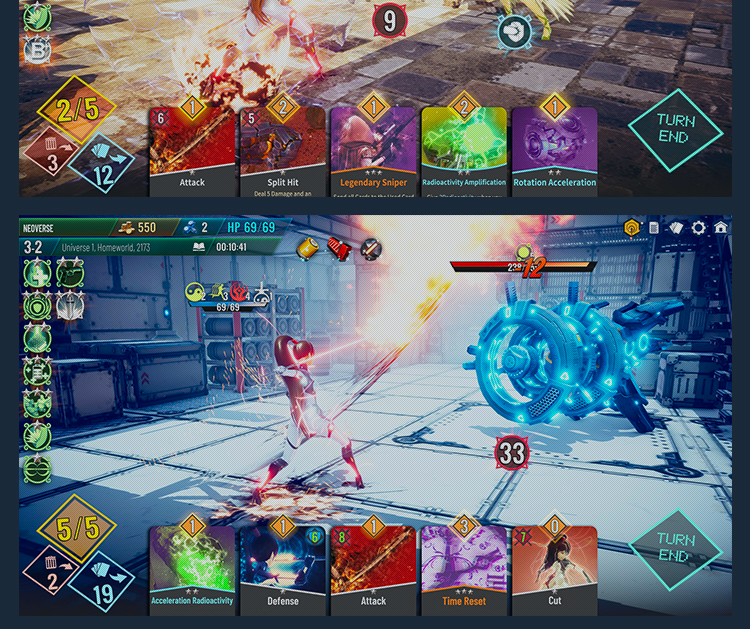Play the Attack card showing 6 damage
Image resolution: width=750 pixels, height=629 pixels.
click(192, 150)
